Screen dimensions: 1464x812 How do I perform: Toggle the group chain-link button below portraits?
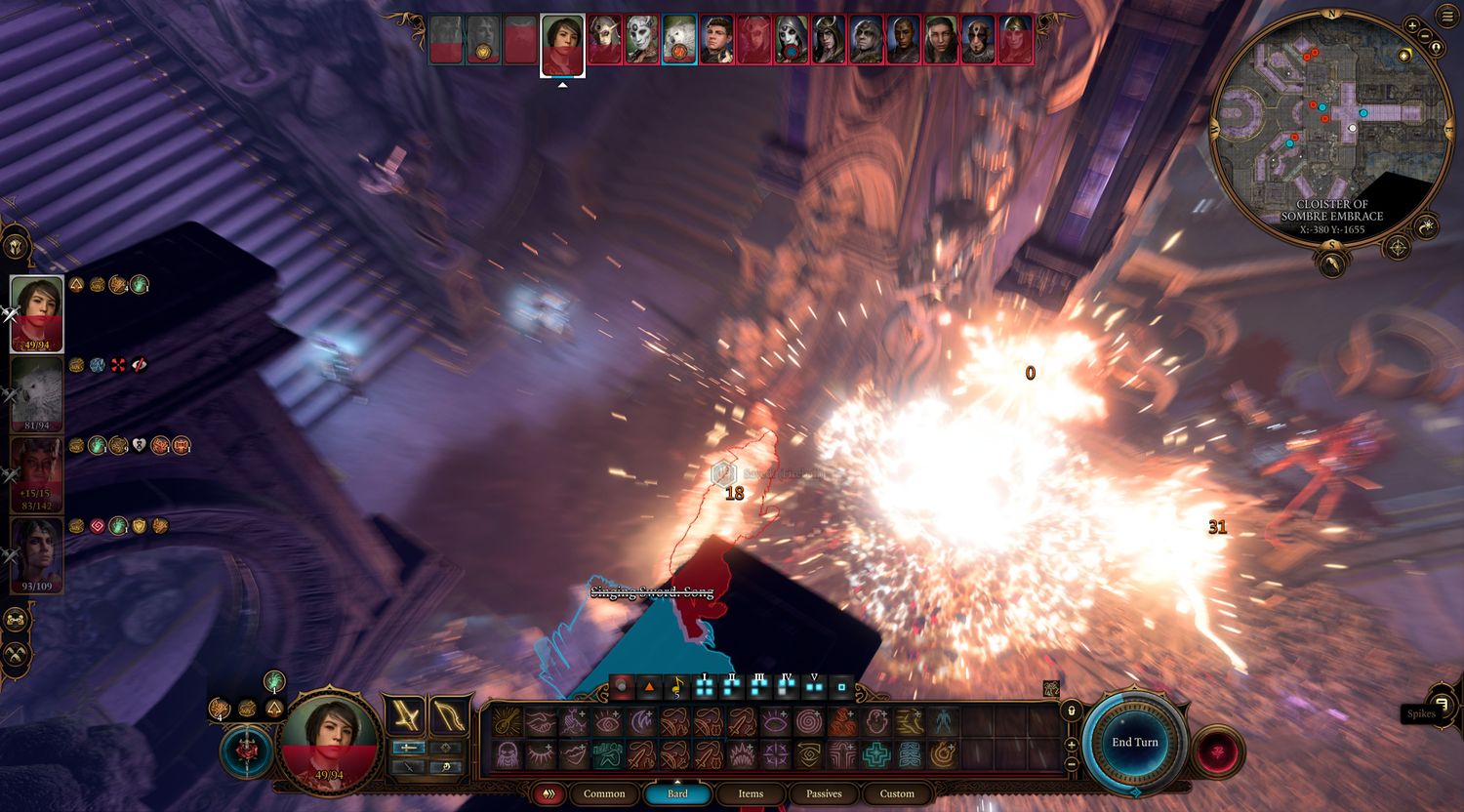pos(16,619)
